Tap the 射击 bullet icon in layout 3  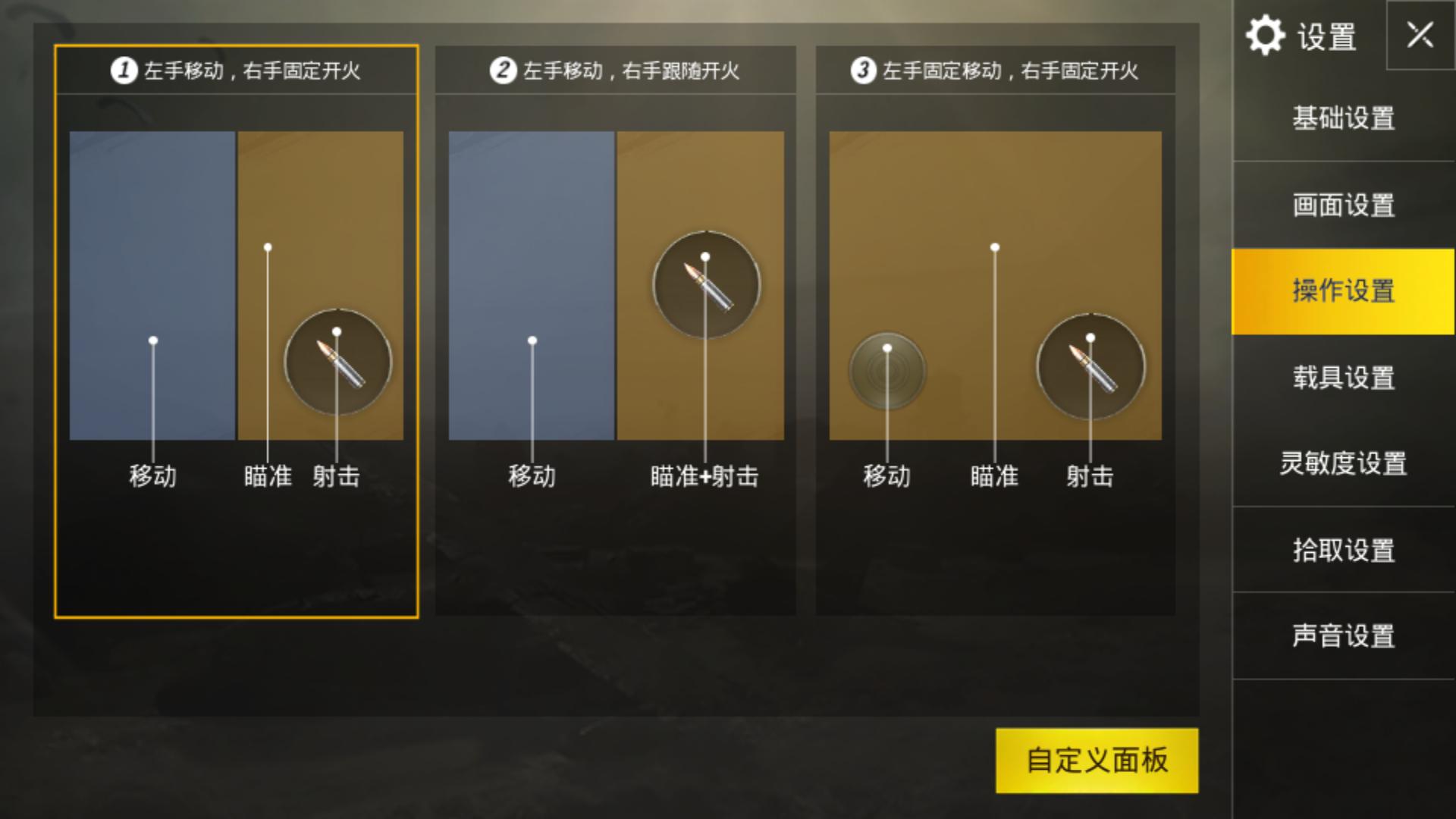tap(1090, 366)
